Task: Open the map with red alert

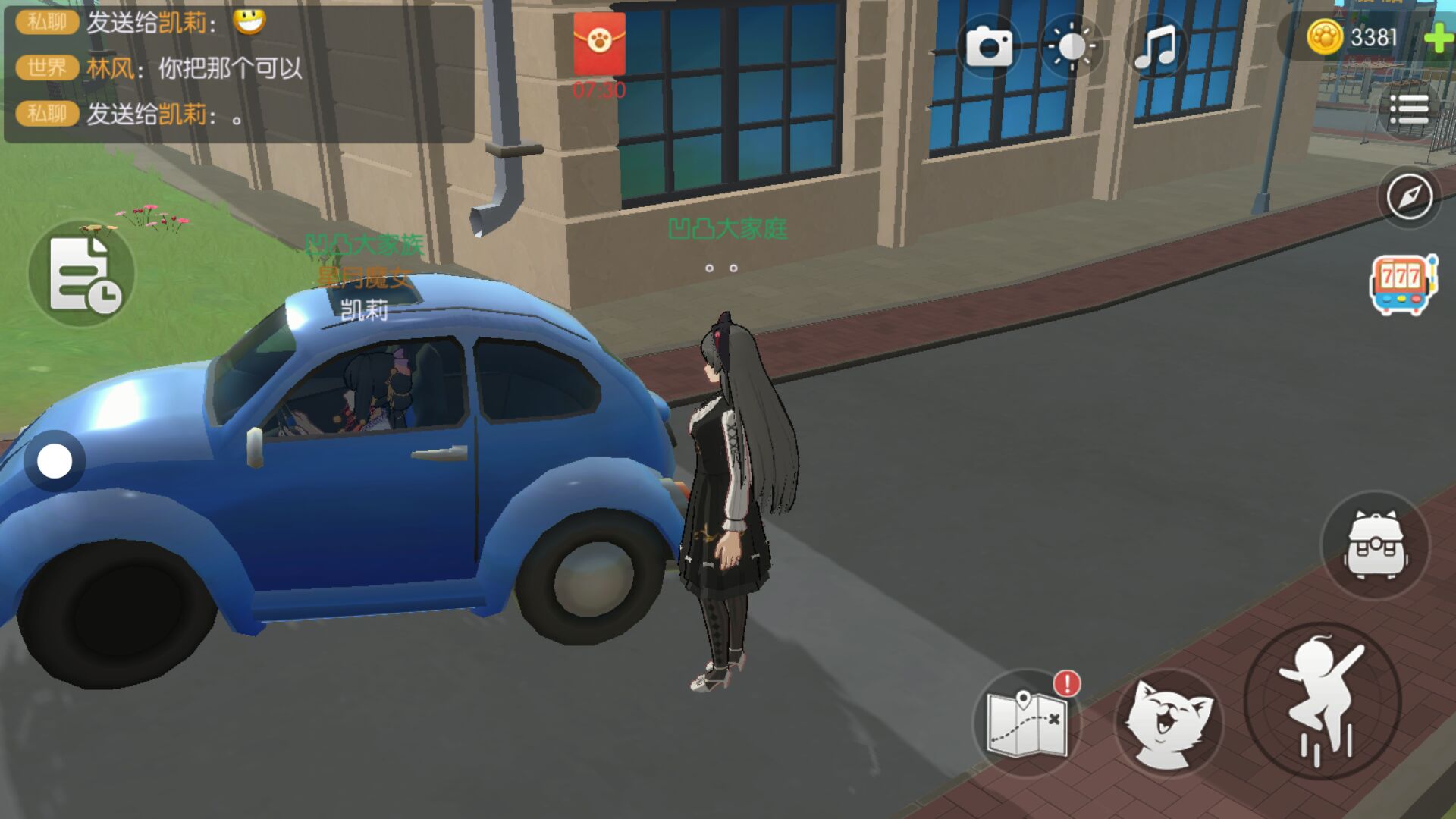Action: pyautogui.click(x=1028, y=723)
